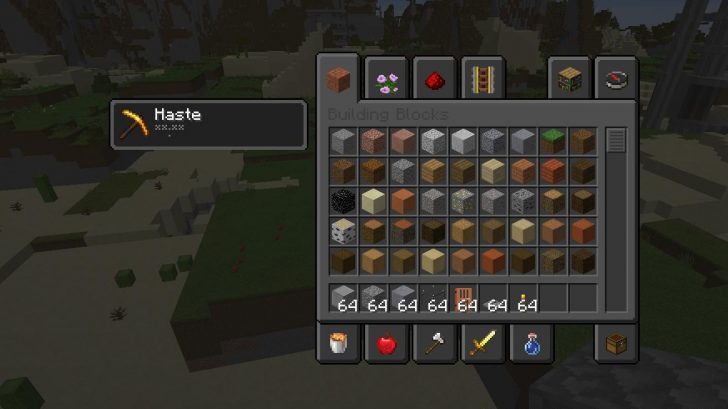Image resolution: width=728 pixels, height=409 pixels.
Task: Select the white spotted birch block
Action: tap(343, 232)
